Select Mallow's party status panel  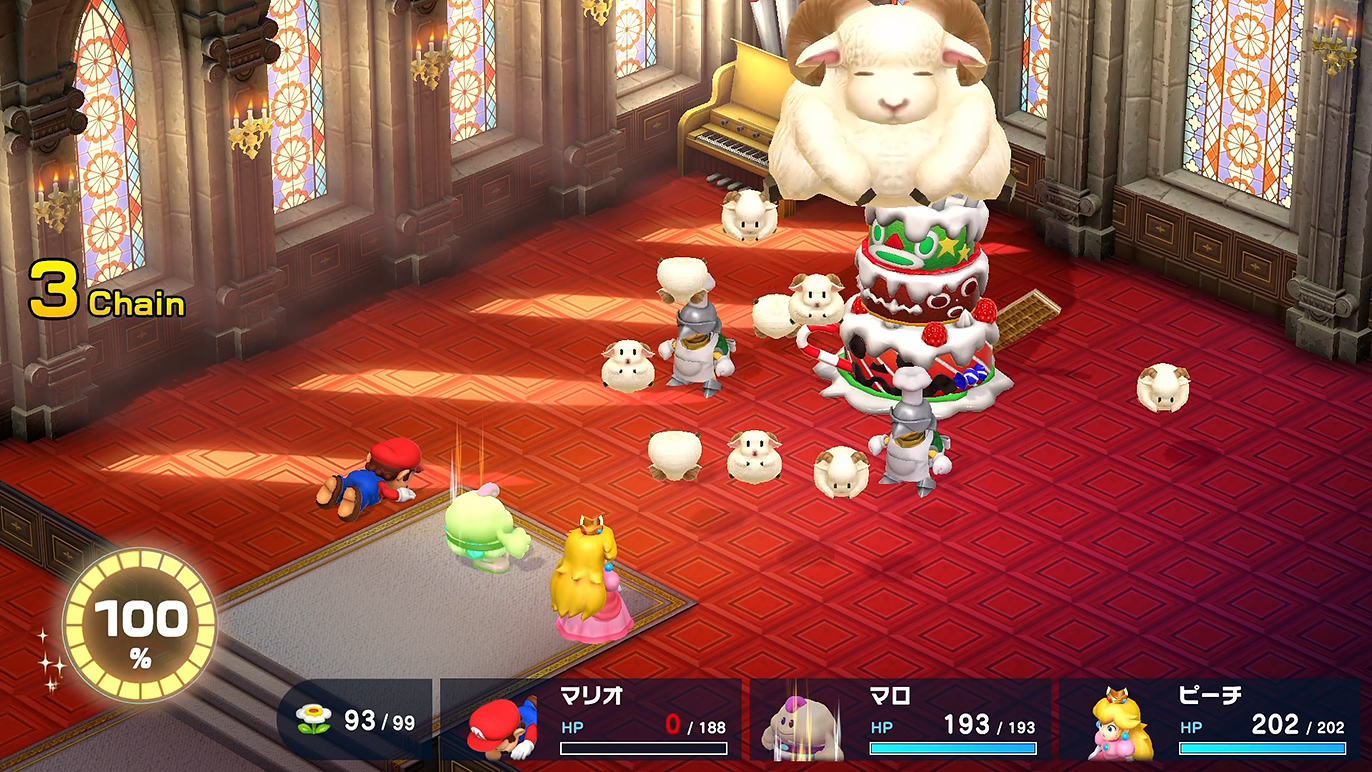(900, 719)
